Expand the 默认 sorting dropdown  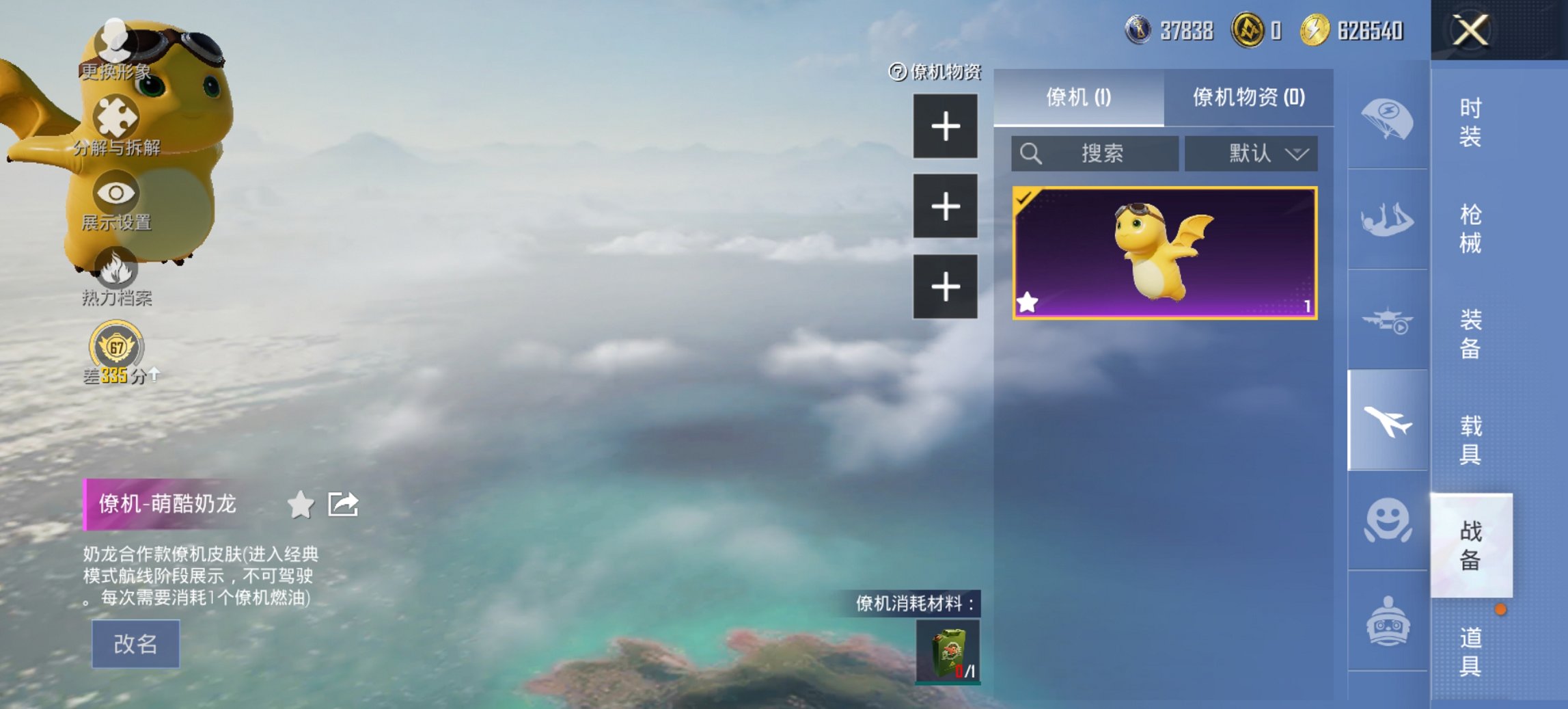coord(1250,154)
